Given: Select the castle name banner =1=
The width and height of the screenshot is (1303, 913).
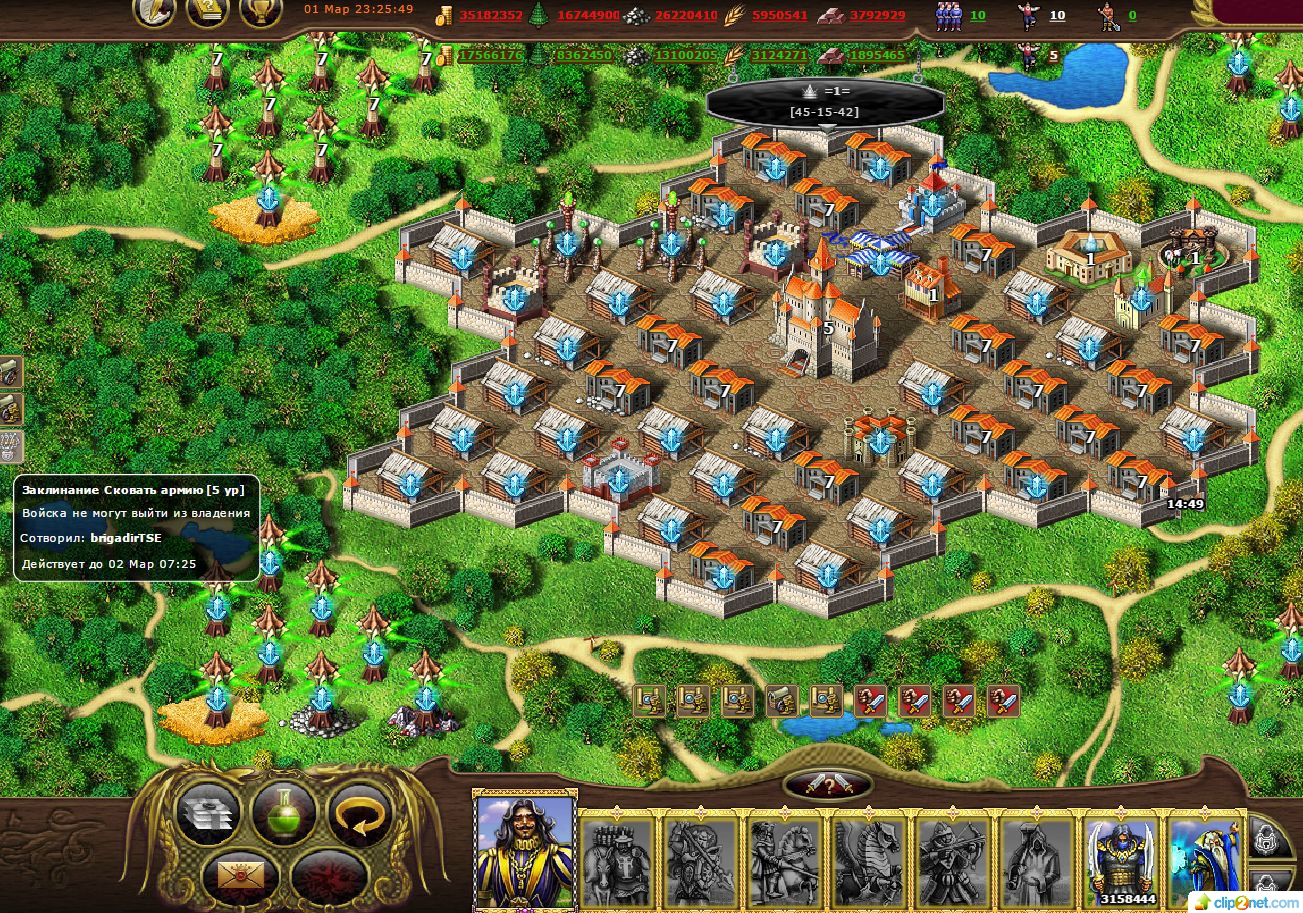Looking at the screenshot, I should tap(824, 102).
